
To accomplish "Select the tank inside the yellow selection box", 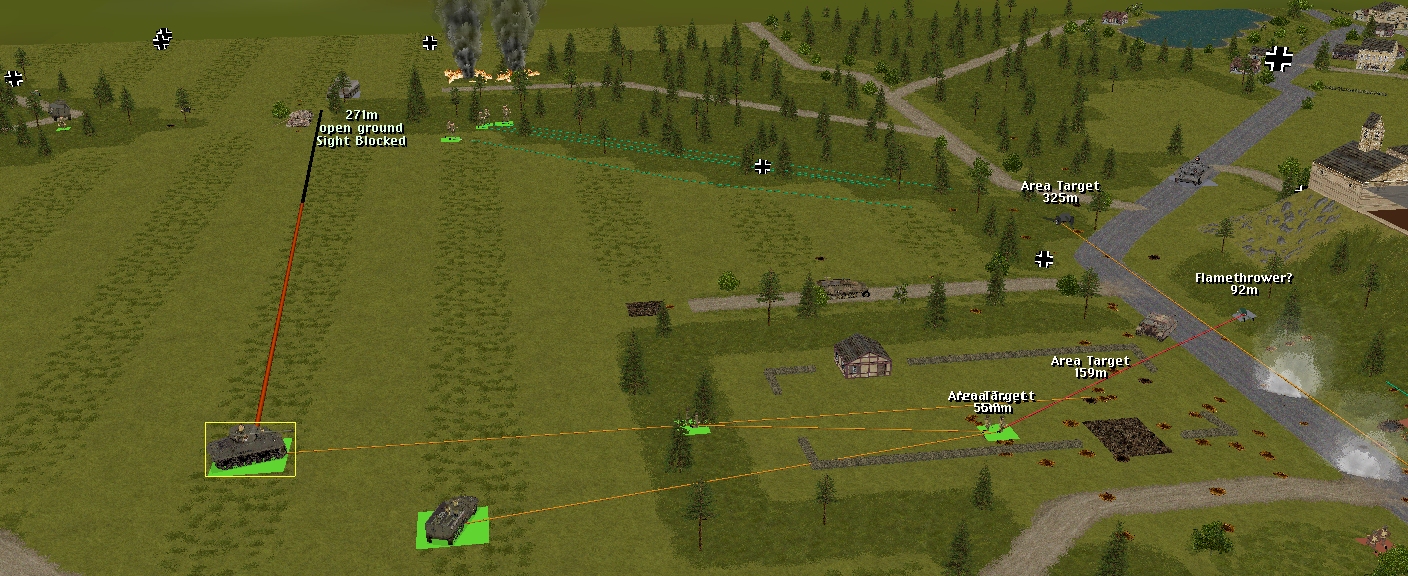I will (x=249, y=447).
